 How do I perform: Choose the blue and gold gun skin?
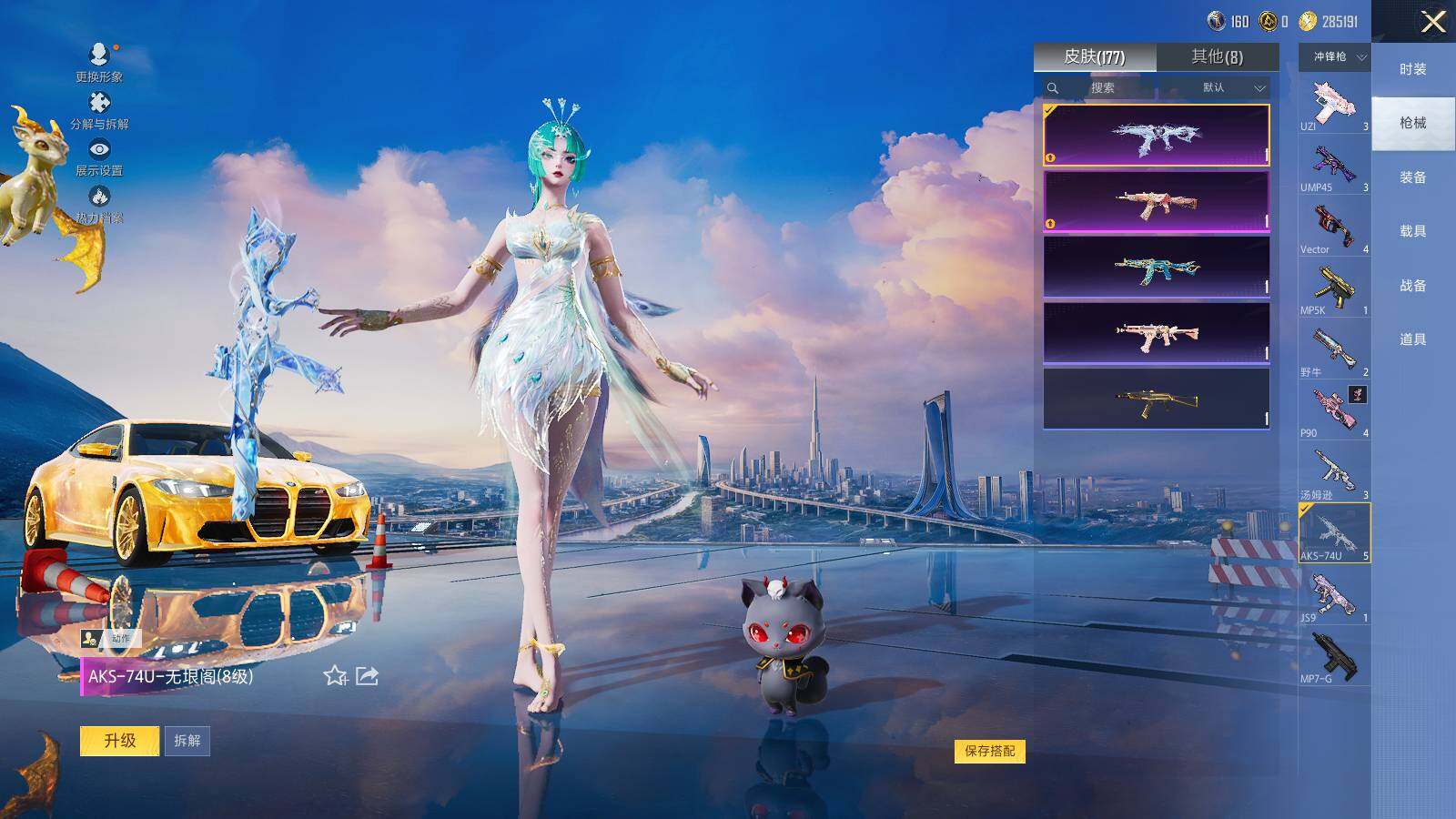pyautogui.click(x=1156, y=267)
